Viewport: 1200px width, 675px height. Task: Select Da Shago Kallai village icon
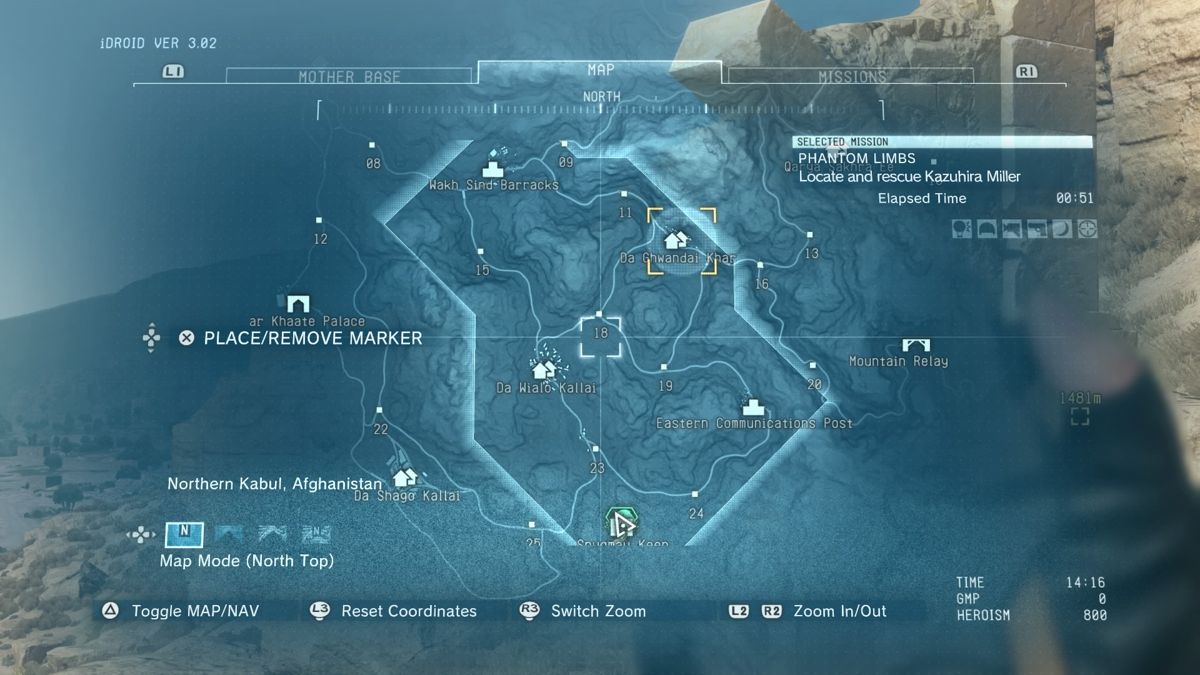click(x=405, y=478)
